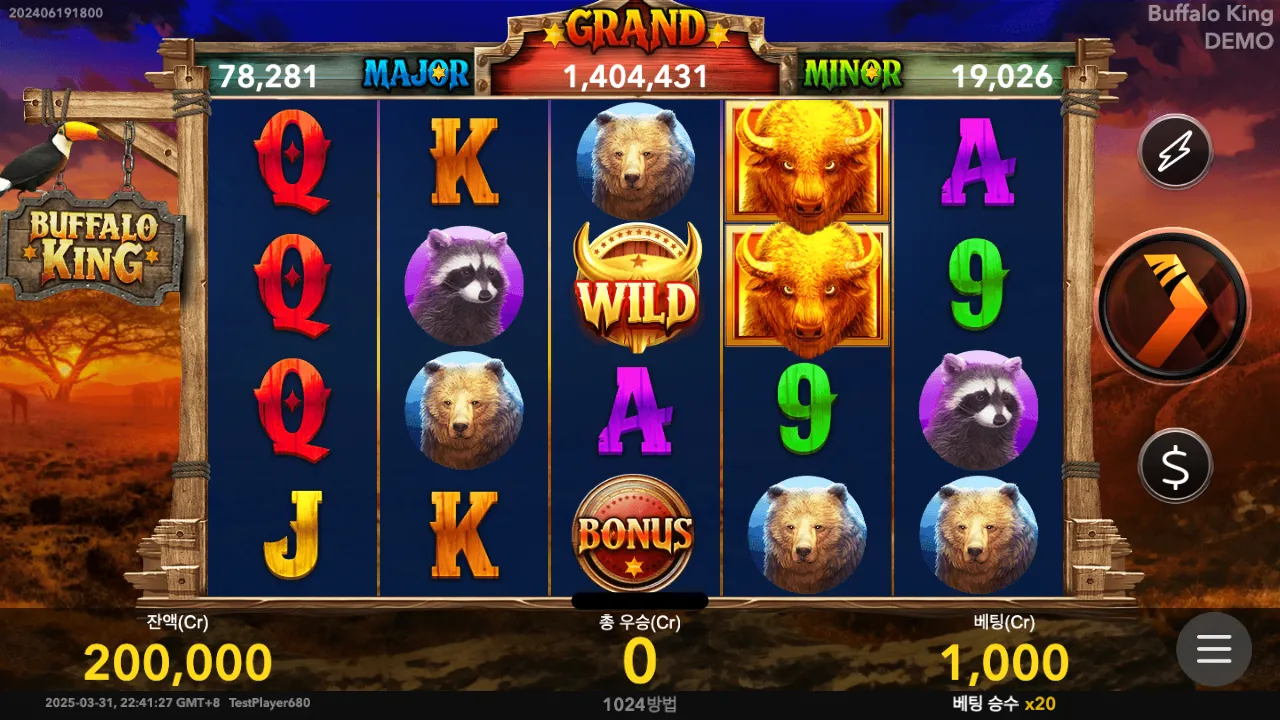Open the hamburger menu

point(1213,649)
